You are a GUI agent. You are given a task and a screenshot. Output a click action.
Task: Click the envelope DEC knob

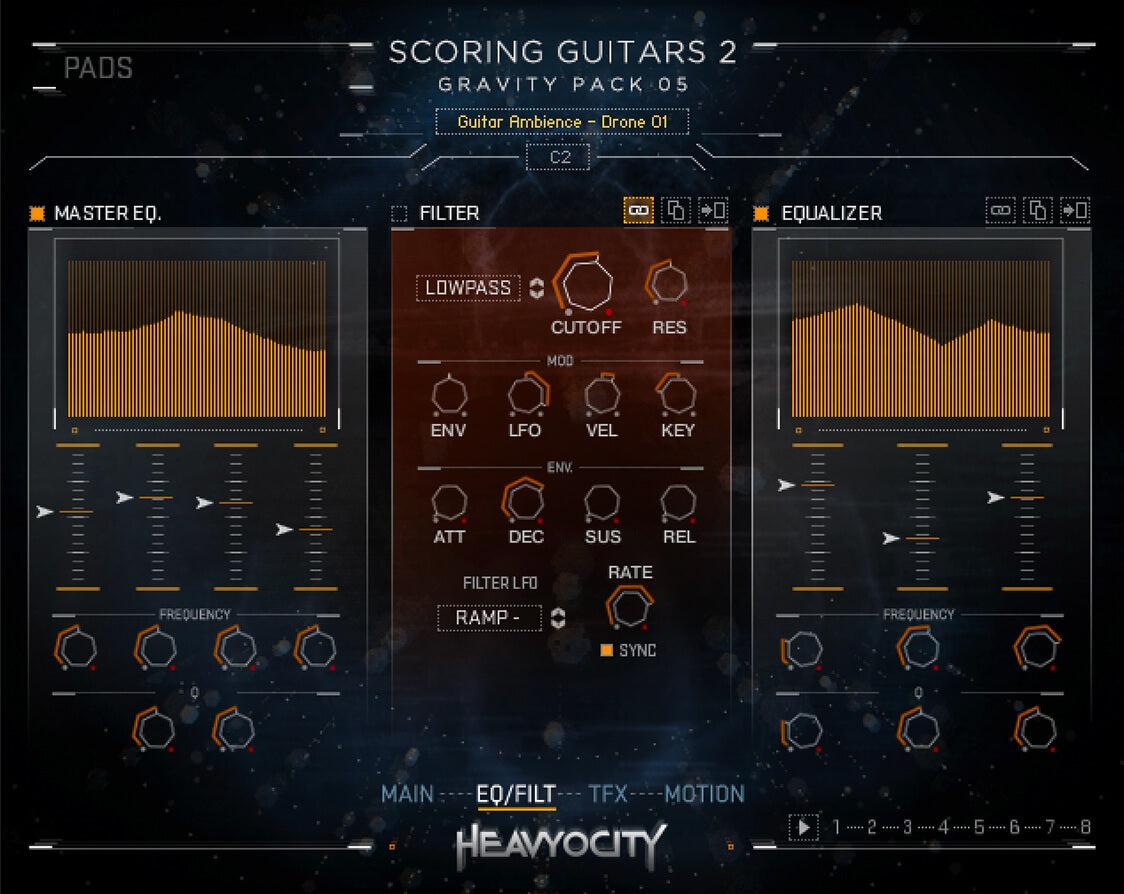point(525,500)
